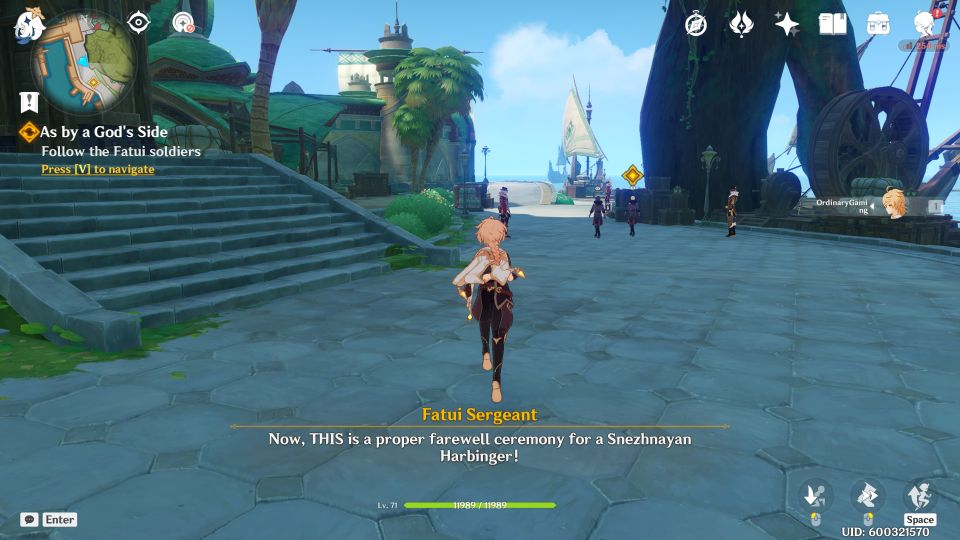
Task: Click the target lock icon next to elemental sight
Action: [x=183, y=22]
